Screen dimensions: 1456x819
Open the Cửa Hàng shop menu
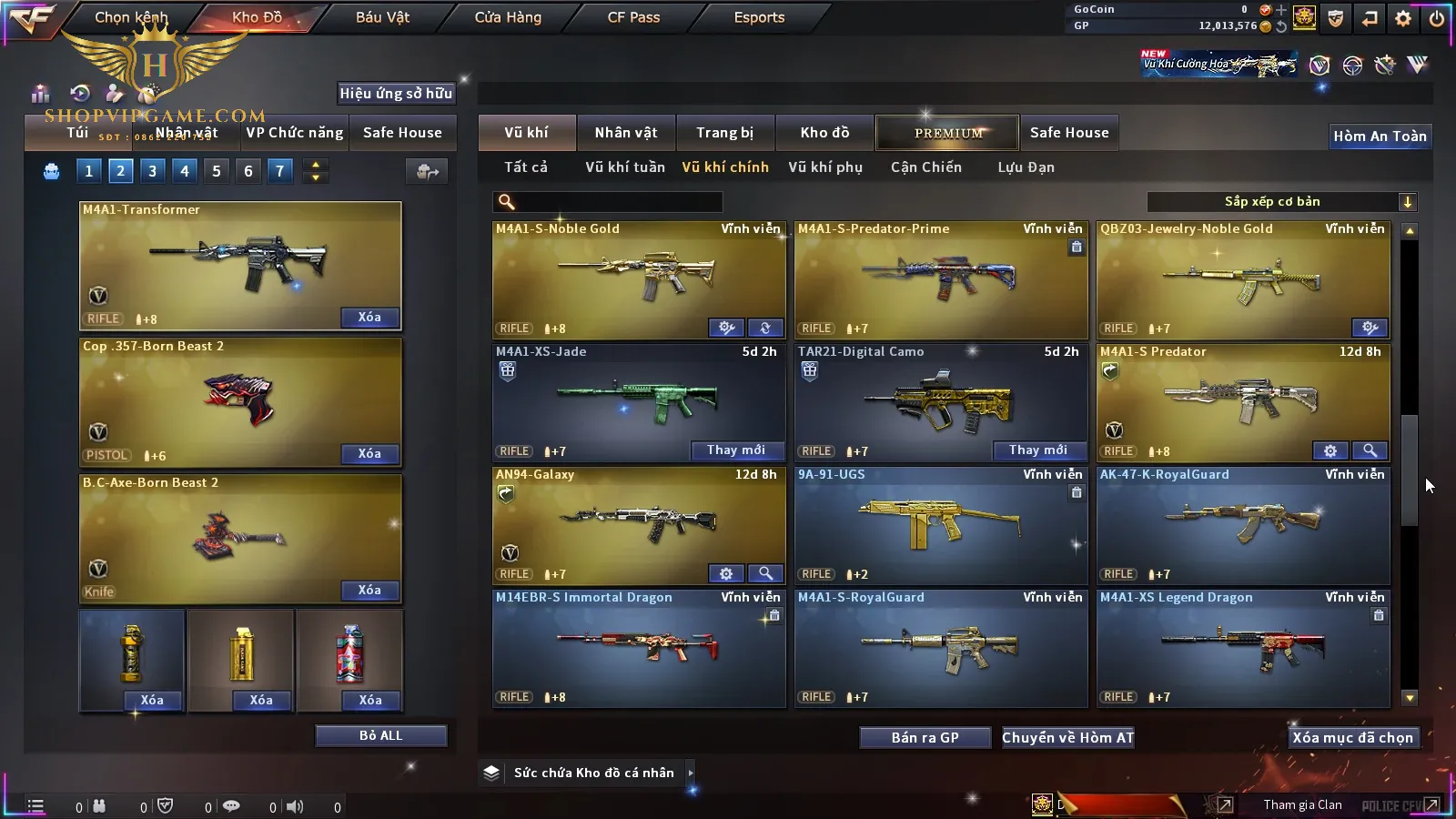(x=508, y=17)
